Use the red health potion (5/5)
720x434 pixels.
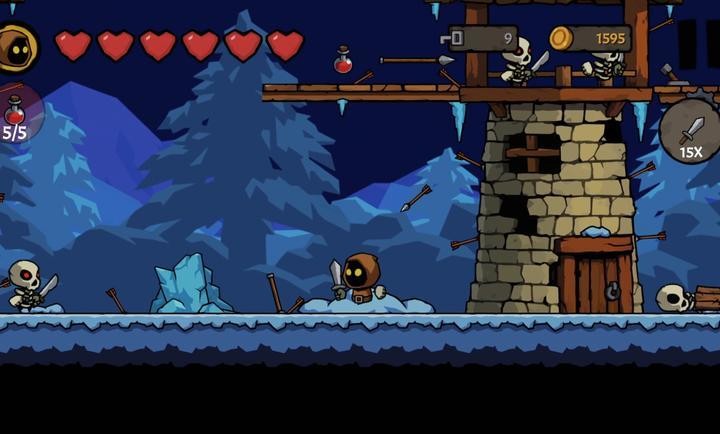(16, 114)
